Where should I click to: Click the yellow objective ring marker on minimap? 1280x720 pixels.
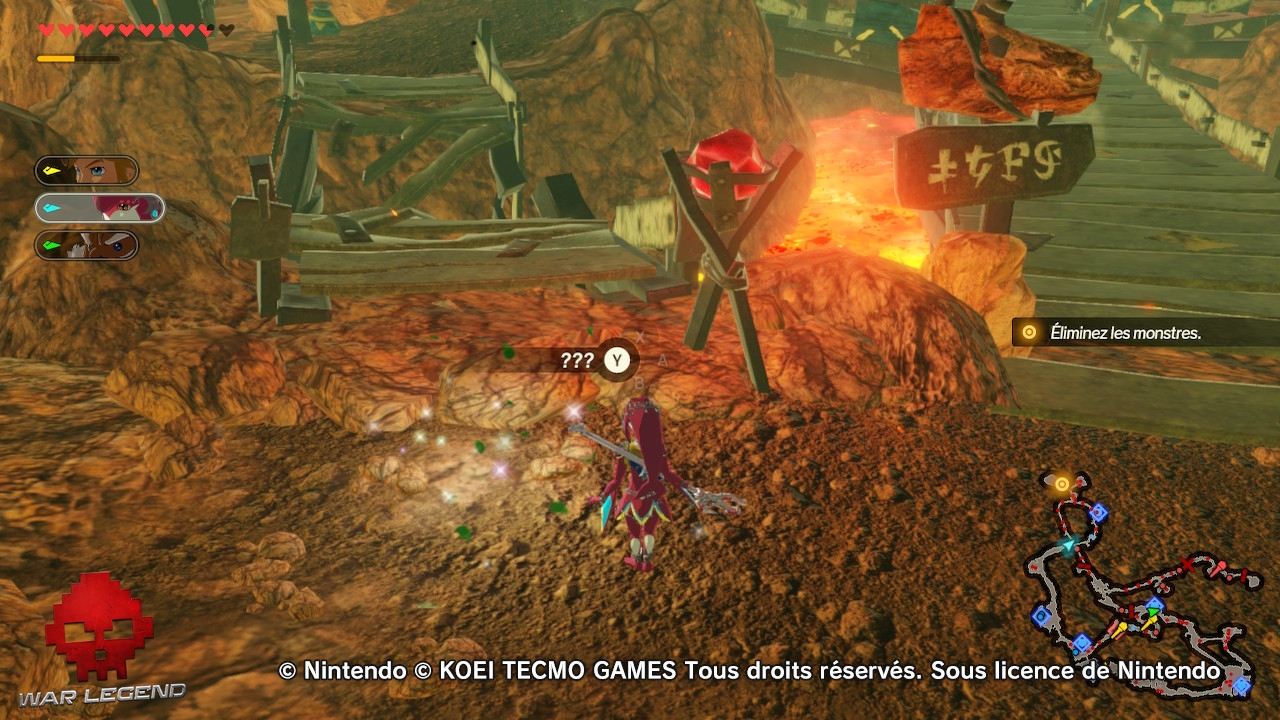coord(1062,482)
